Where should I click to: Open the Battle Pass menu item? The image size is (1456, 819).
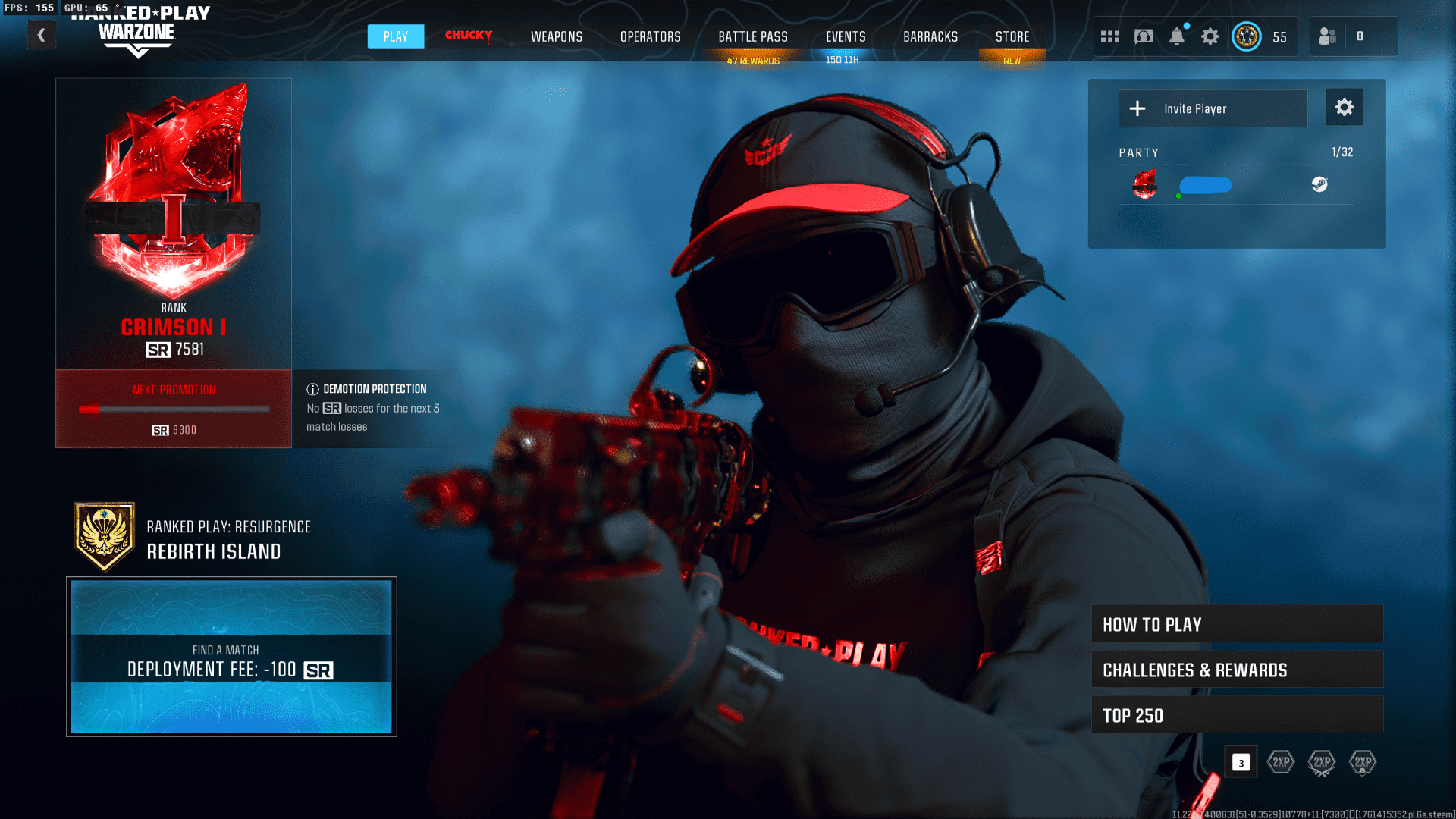click(753, 36)
